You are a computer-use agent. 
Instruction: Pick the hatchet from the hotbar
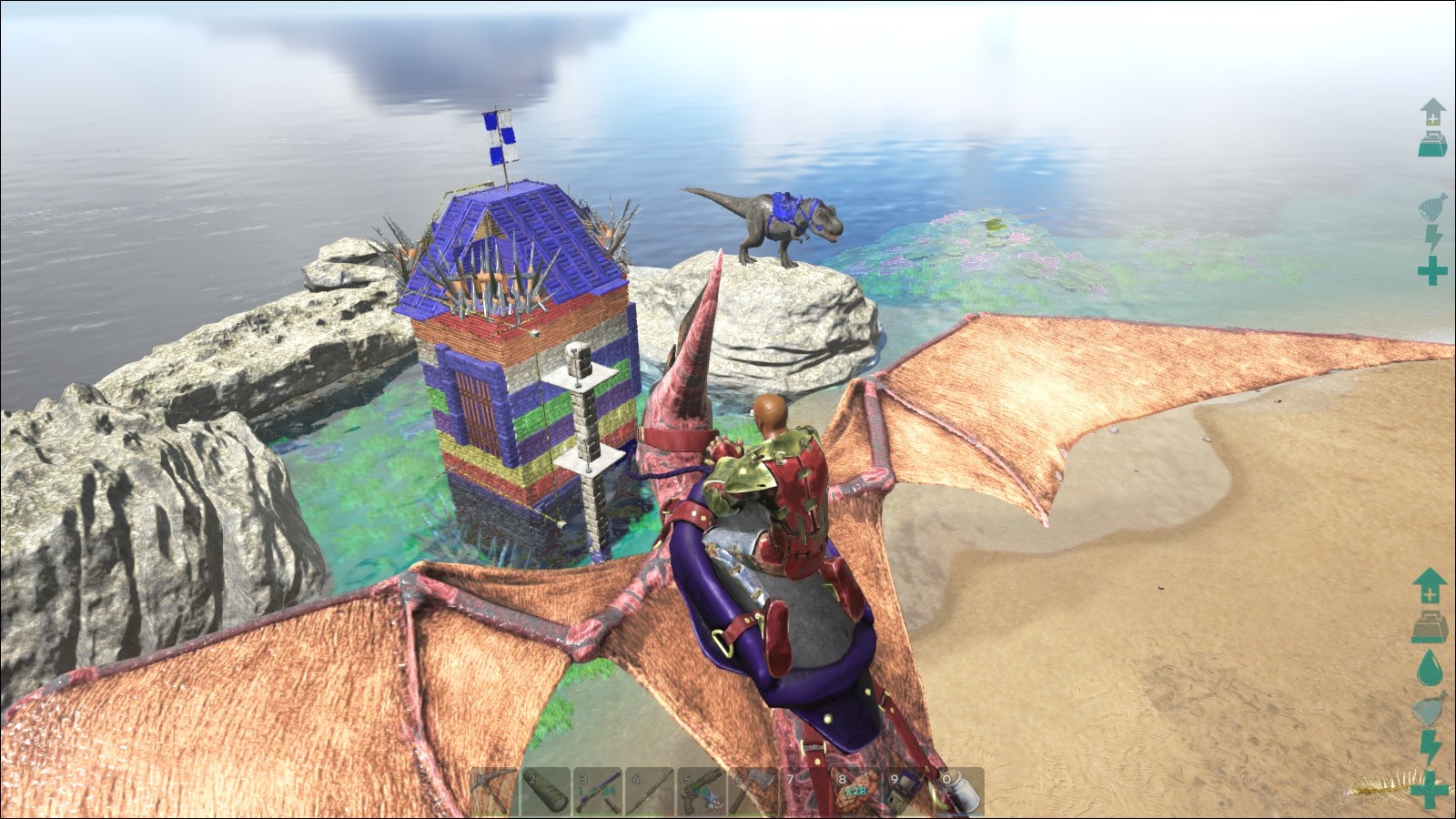(753, 792)
